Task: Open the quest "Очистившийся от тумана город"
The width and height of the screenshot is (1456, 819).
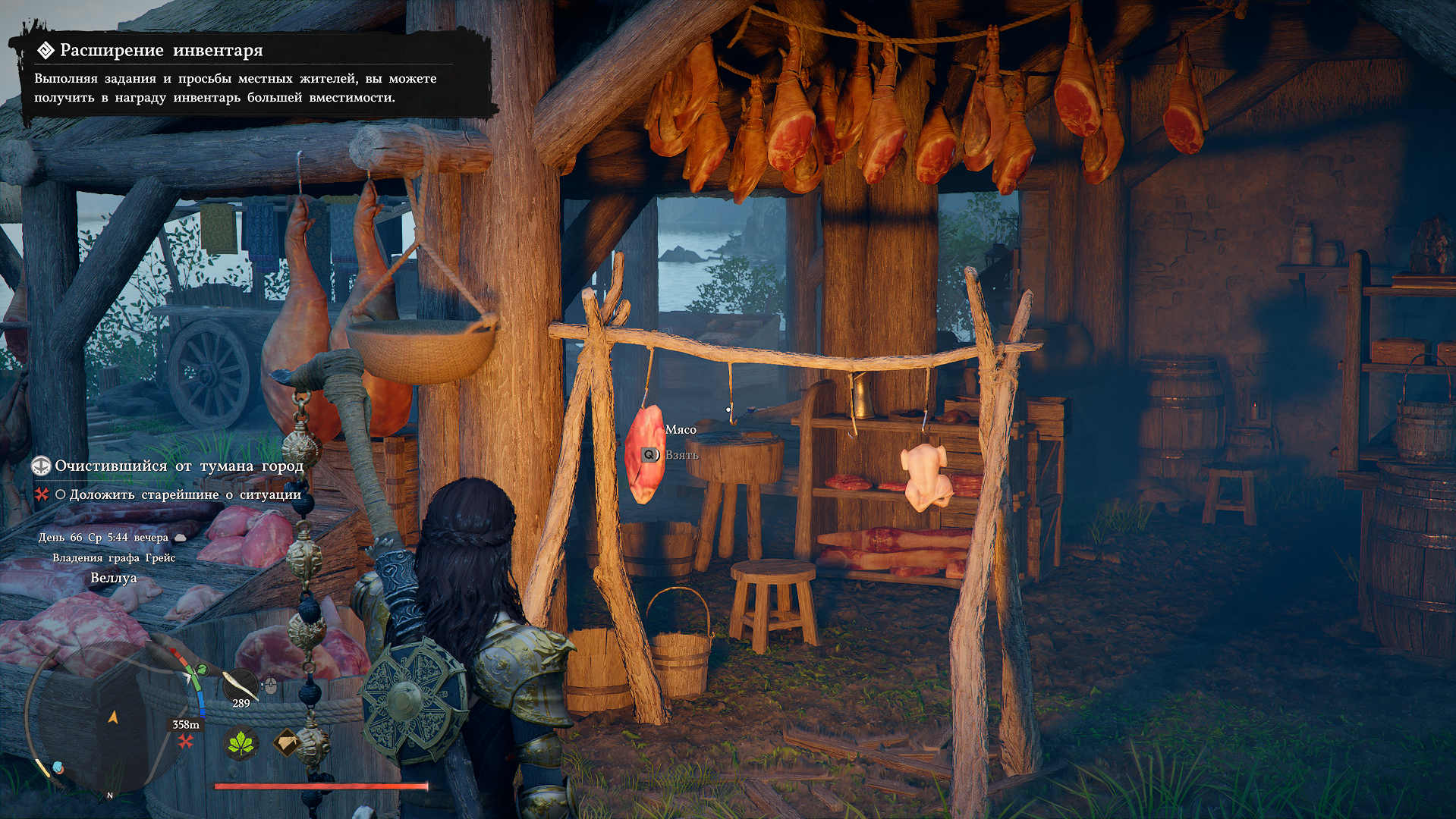Action: 178,466
